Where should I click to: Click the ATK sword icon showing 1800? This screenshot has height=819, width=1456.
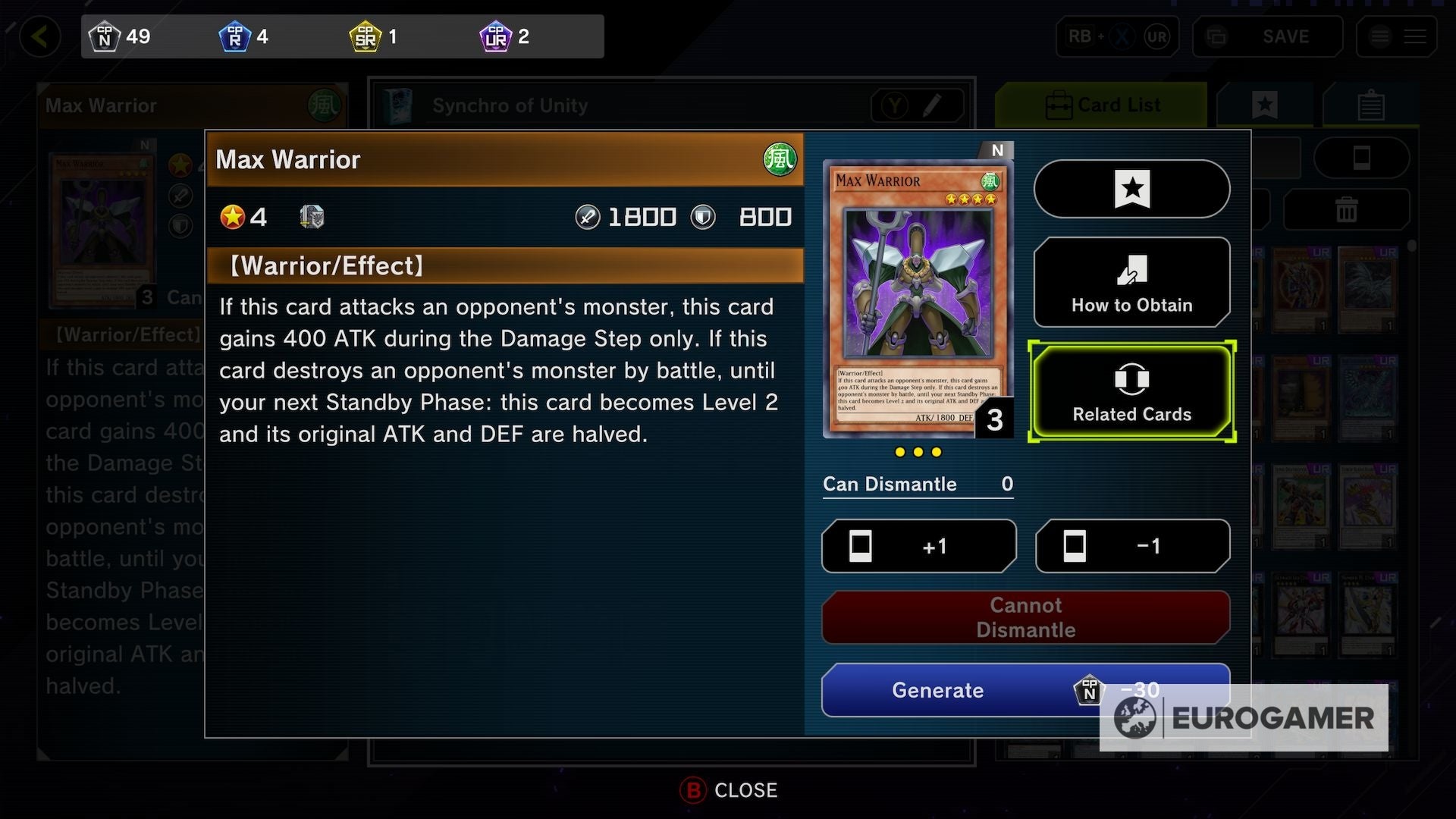tap(588, 217)
